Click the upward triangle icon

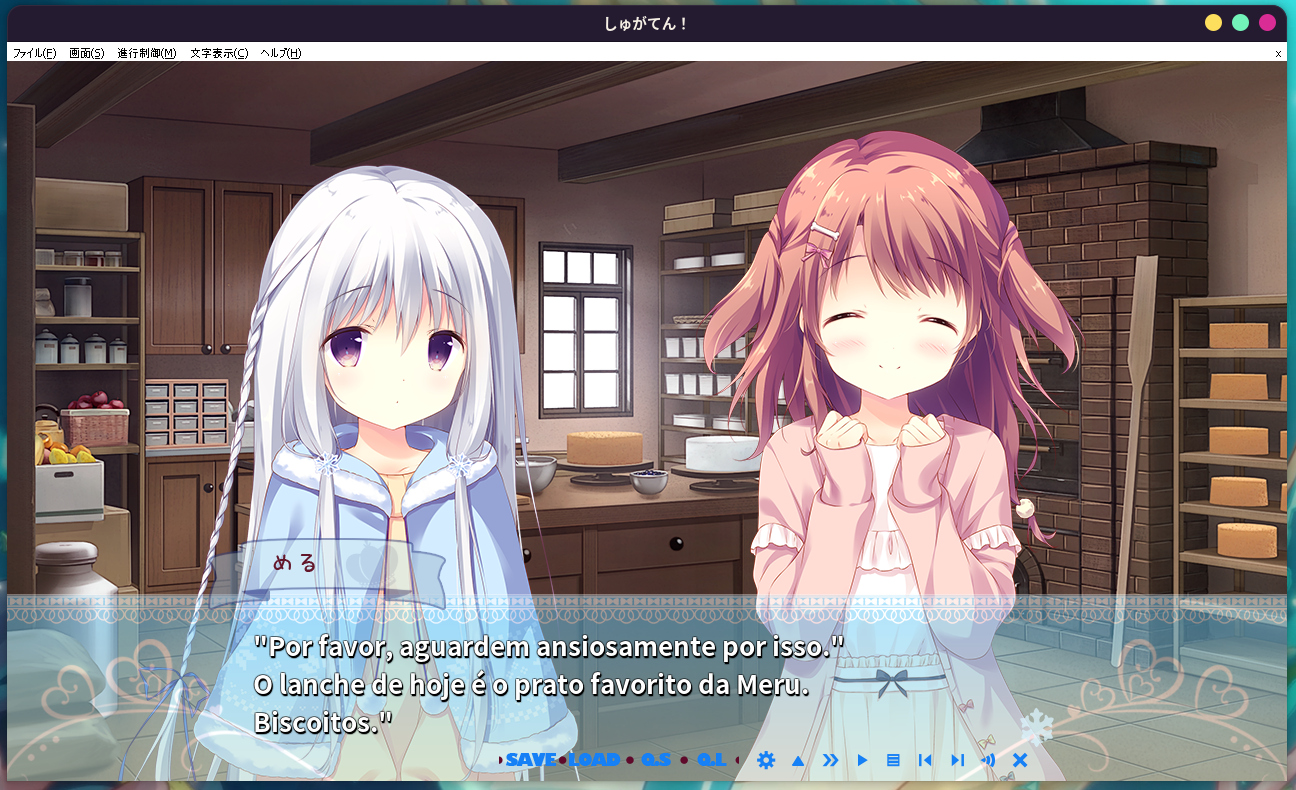click(x=798, y=760)
